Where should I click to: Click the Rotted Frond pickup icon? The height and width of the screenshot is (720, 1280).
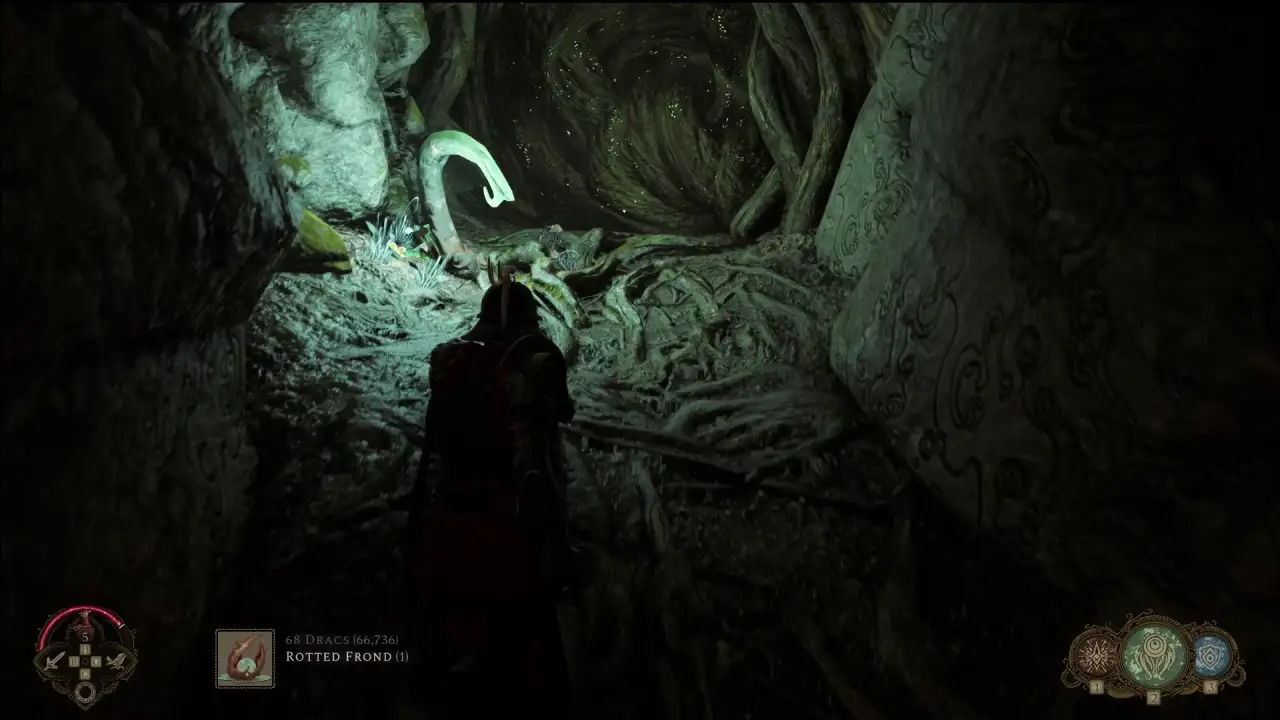[245, 658]
